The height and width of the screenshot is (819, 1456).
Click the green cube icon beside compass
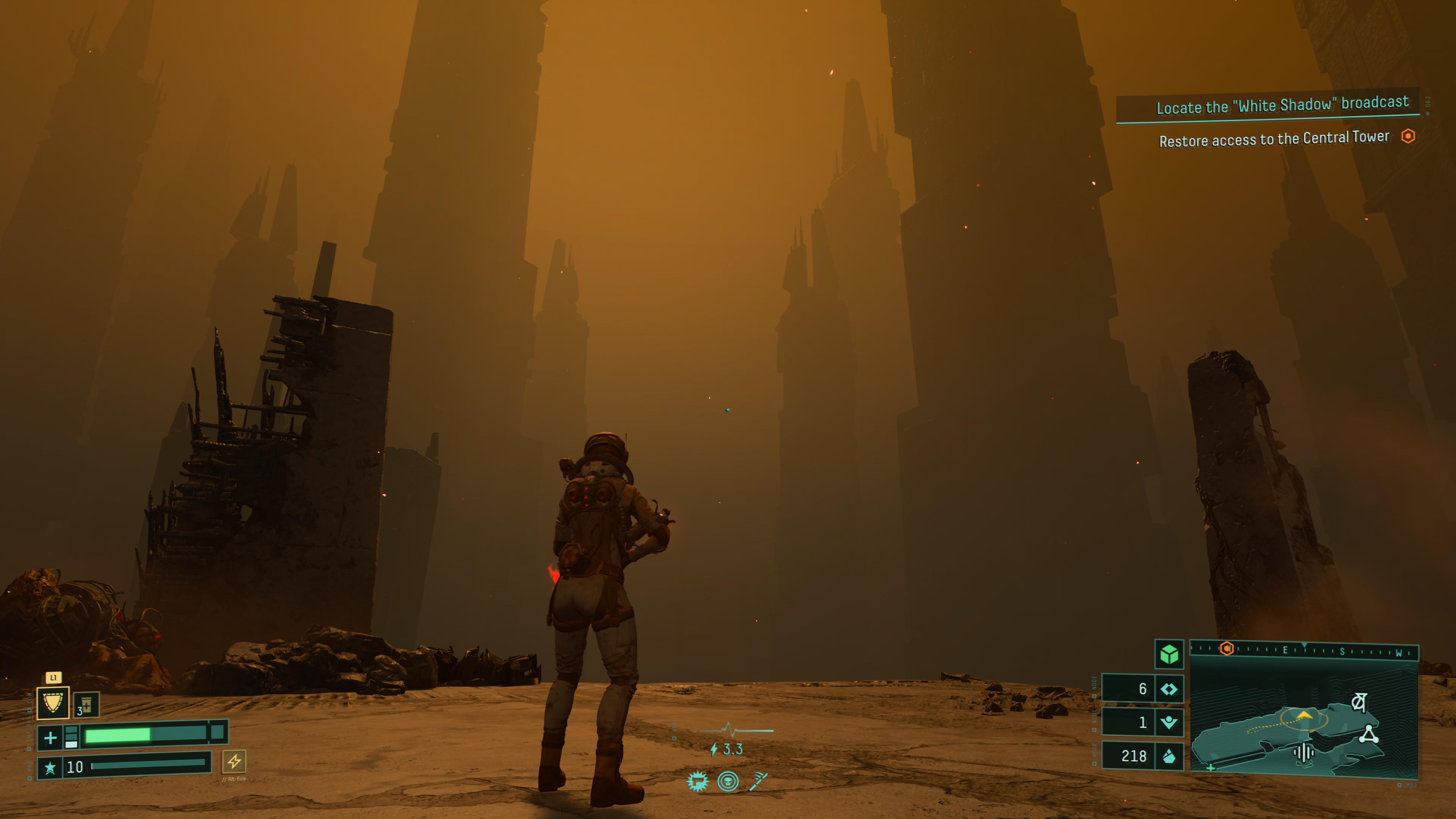point(1169,654)
